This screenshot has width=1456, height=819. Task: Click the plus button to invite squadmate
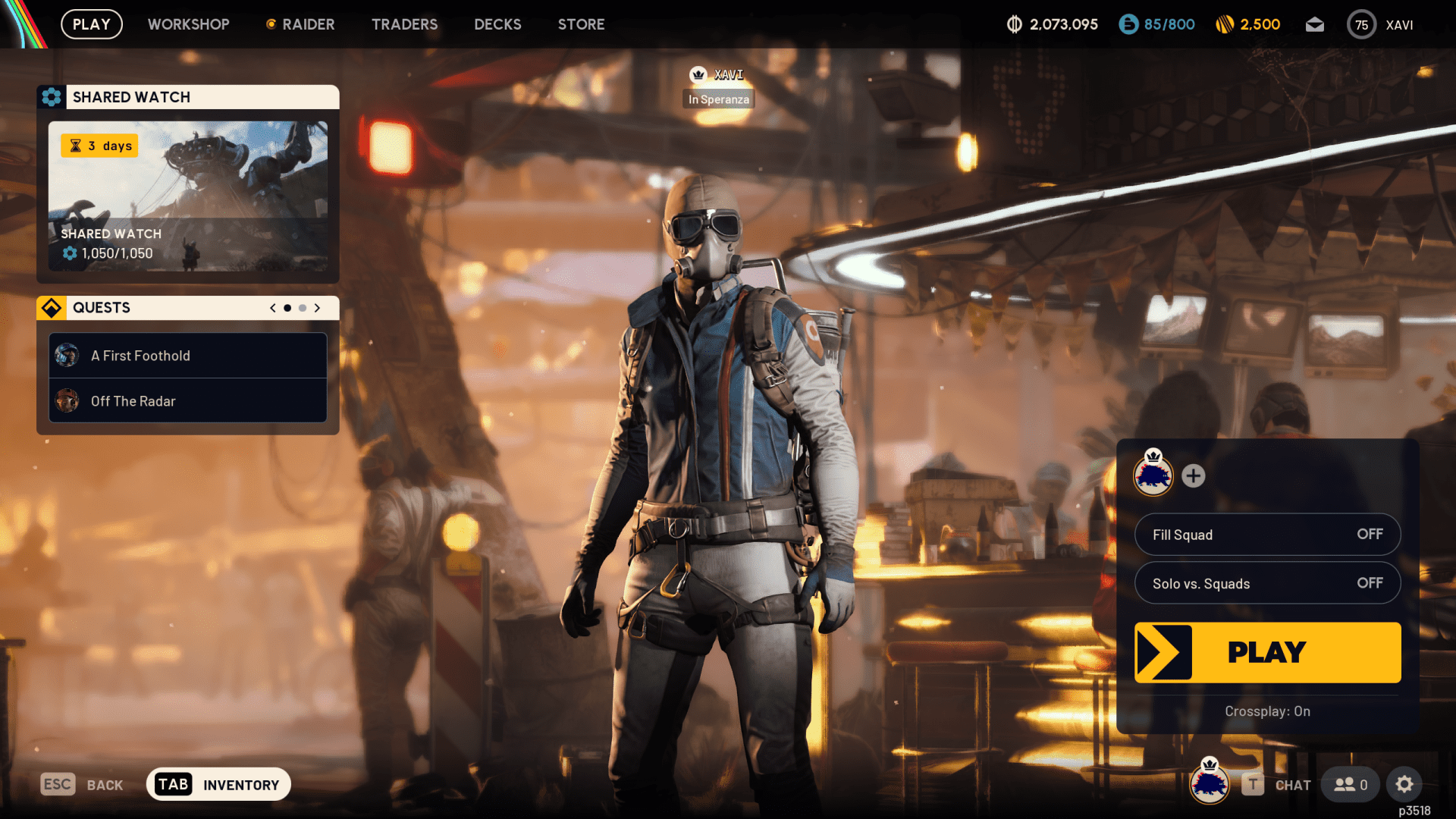point(1194,476)
